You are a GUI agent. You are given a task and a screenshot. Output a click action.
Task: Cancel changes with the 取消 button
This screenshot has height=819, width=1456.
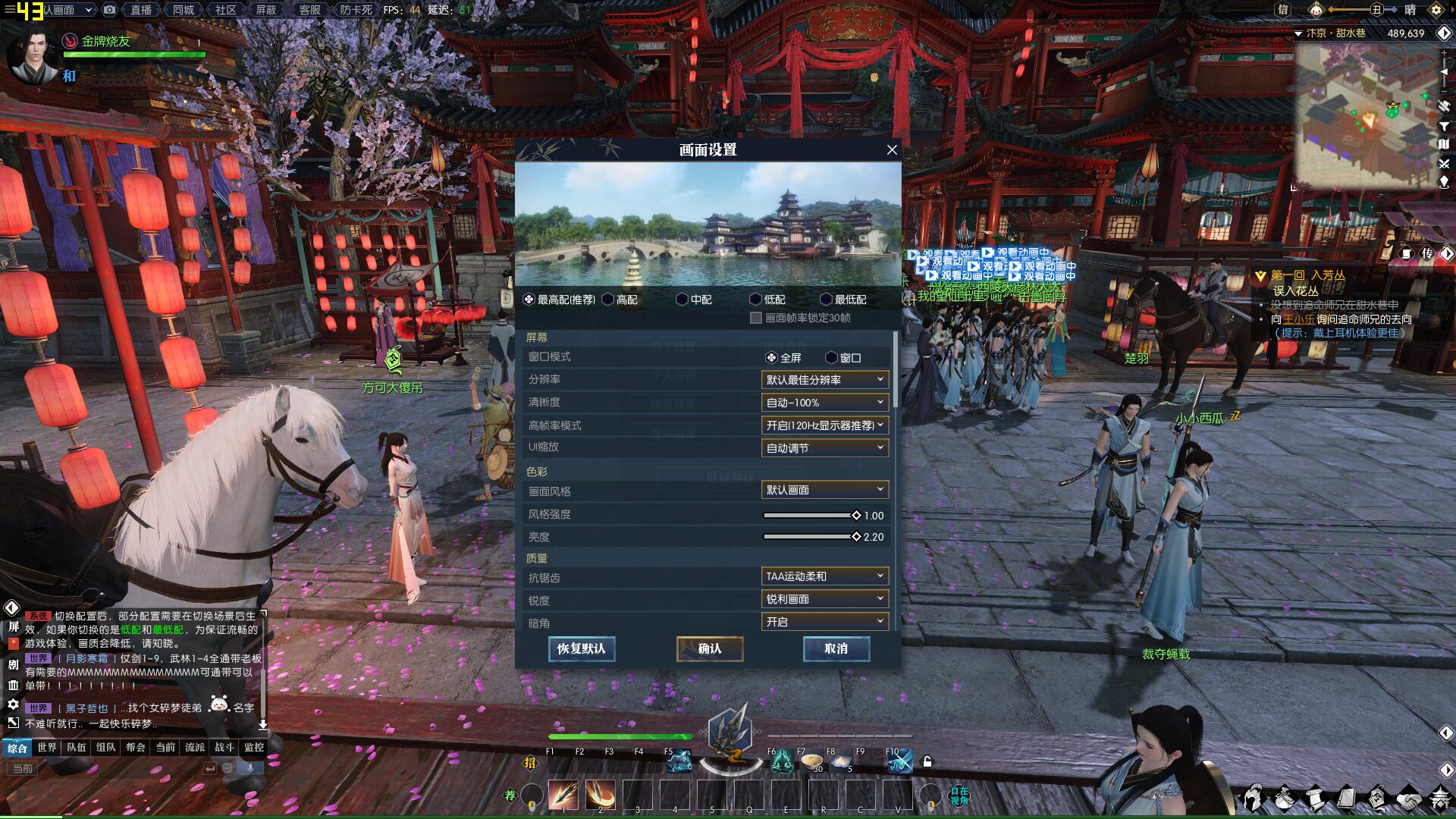836,649
